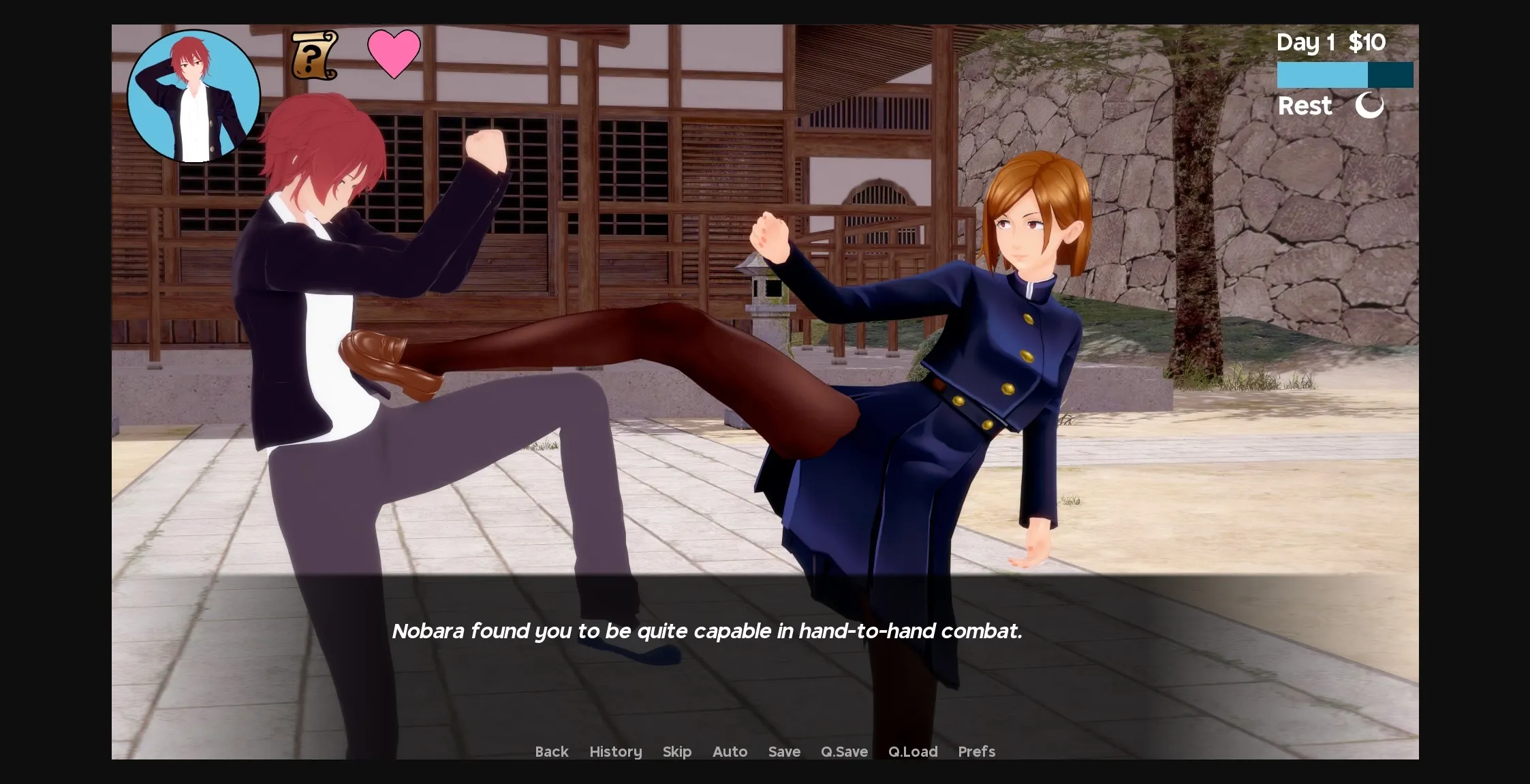Click the pink heart affection icon

coord(394,54)
